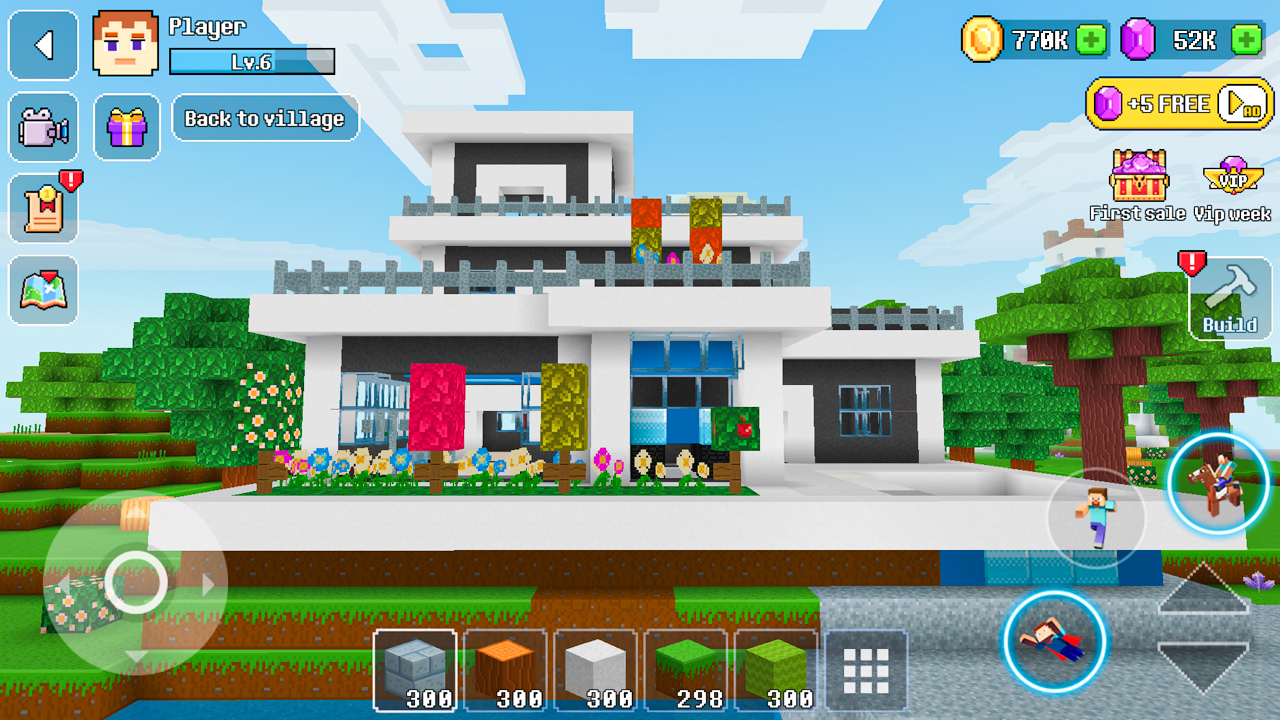Open the video camera recording feature
Image resolution: width=1280 pixels, height=720 pixels.
point(43,128)
